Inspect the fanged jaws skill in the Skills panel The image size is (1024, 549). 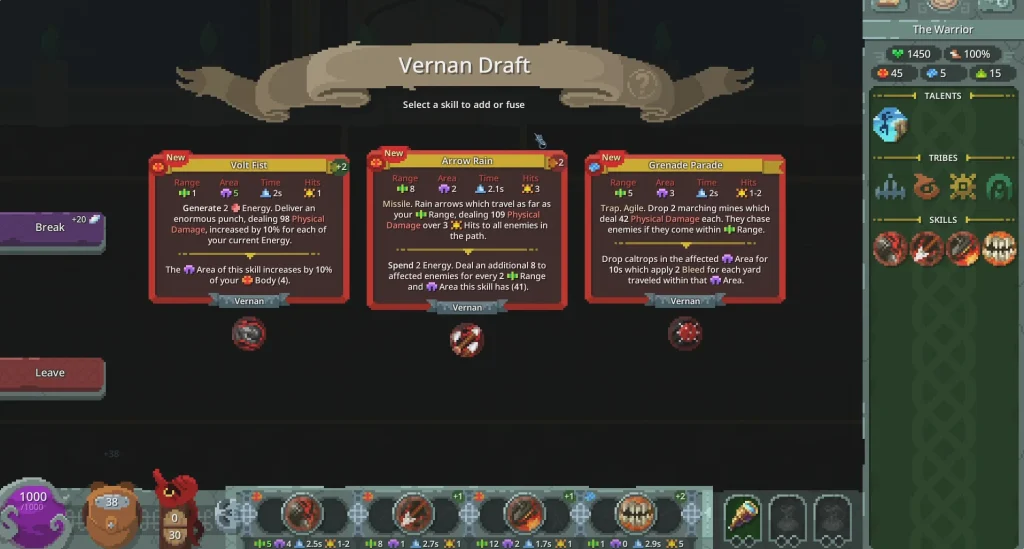(x=999, y=248)
